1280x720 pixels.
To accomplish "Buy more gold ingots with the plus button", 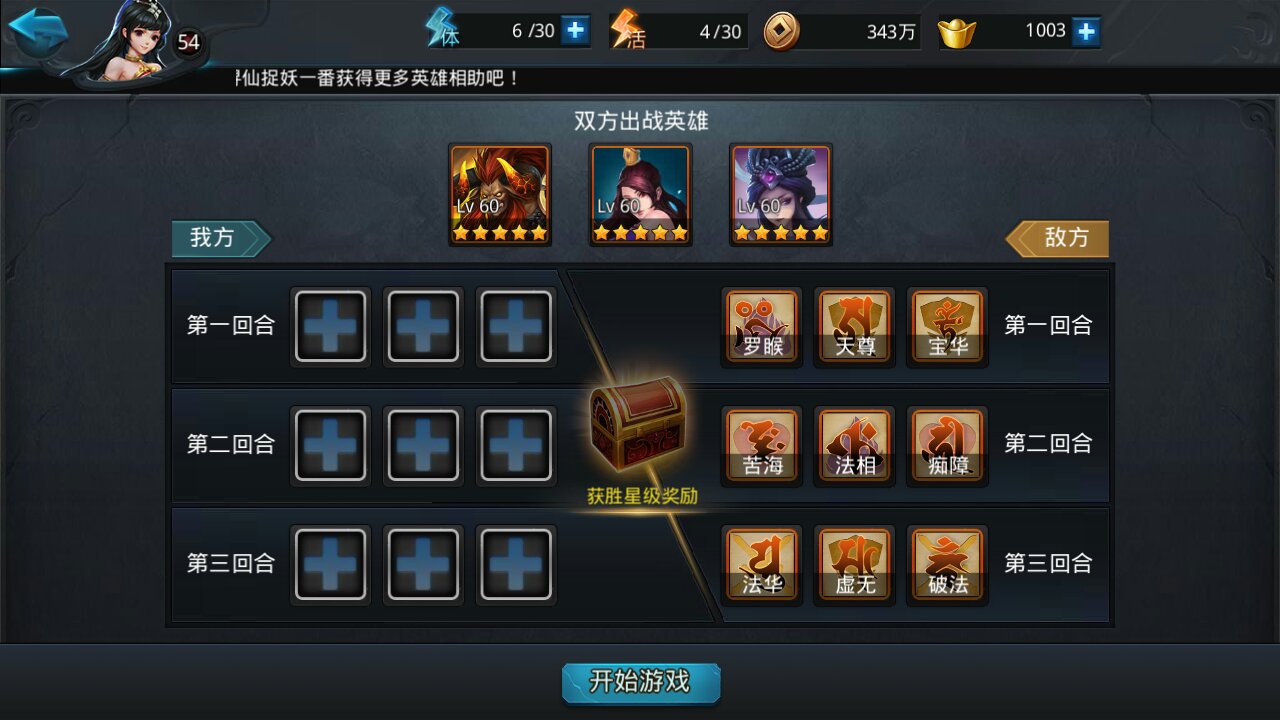I will (x=1086, y=31).
